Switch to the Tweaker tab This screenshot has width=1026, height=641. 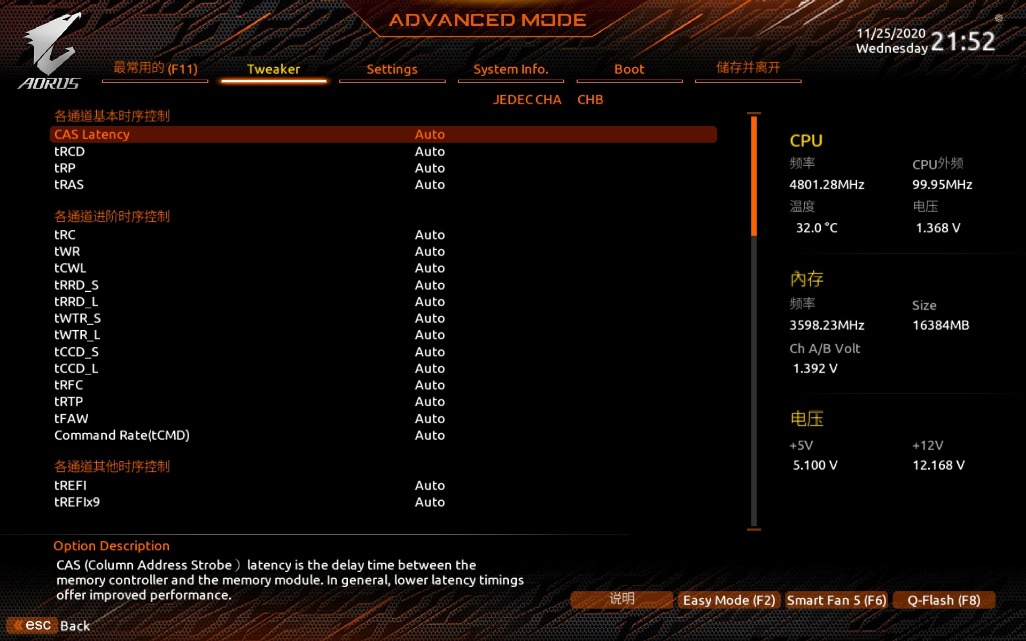click(x=273, y=69)
